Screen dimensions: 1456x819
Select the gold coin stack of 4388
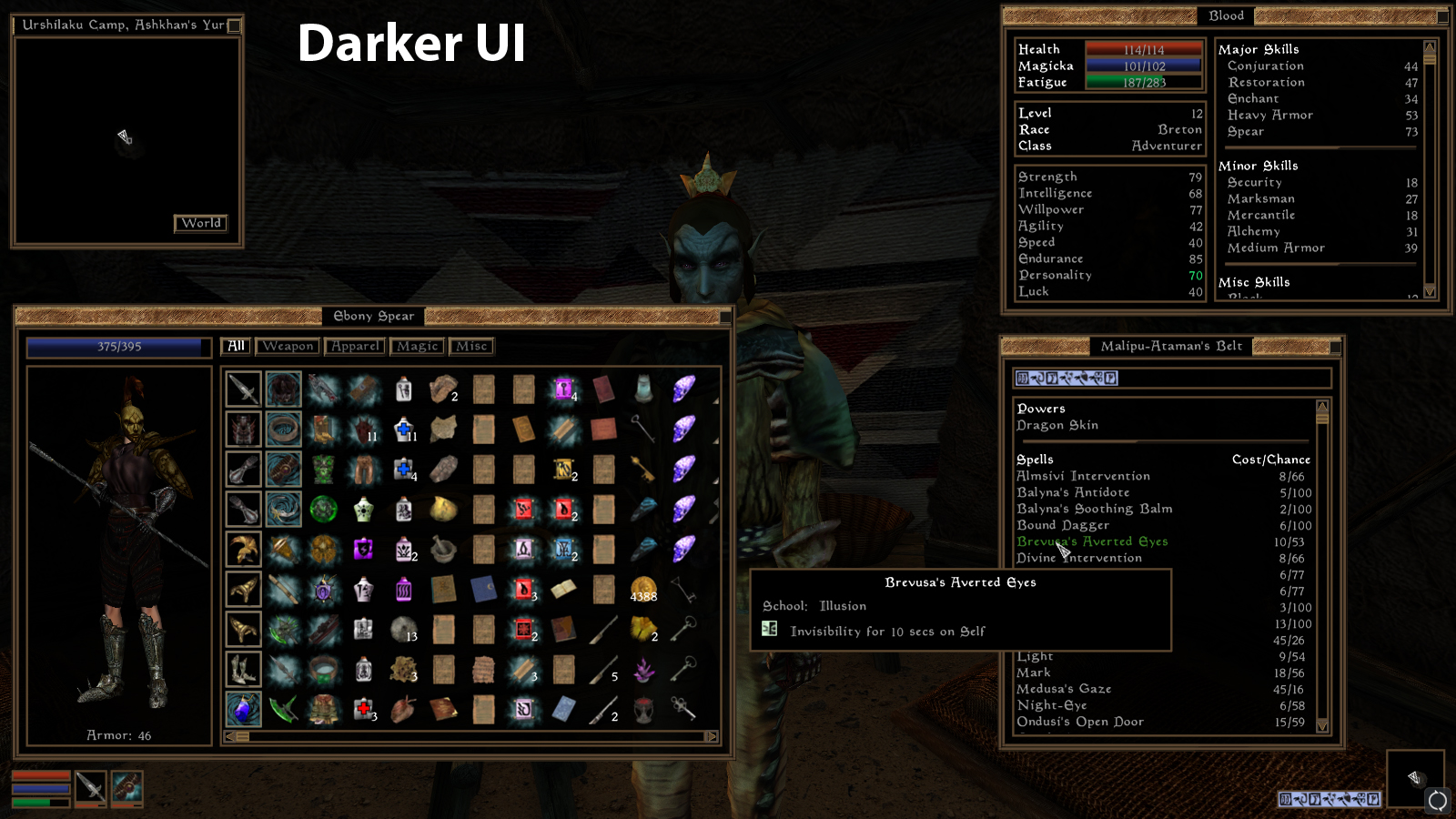click(643, 590)
